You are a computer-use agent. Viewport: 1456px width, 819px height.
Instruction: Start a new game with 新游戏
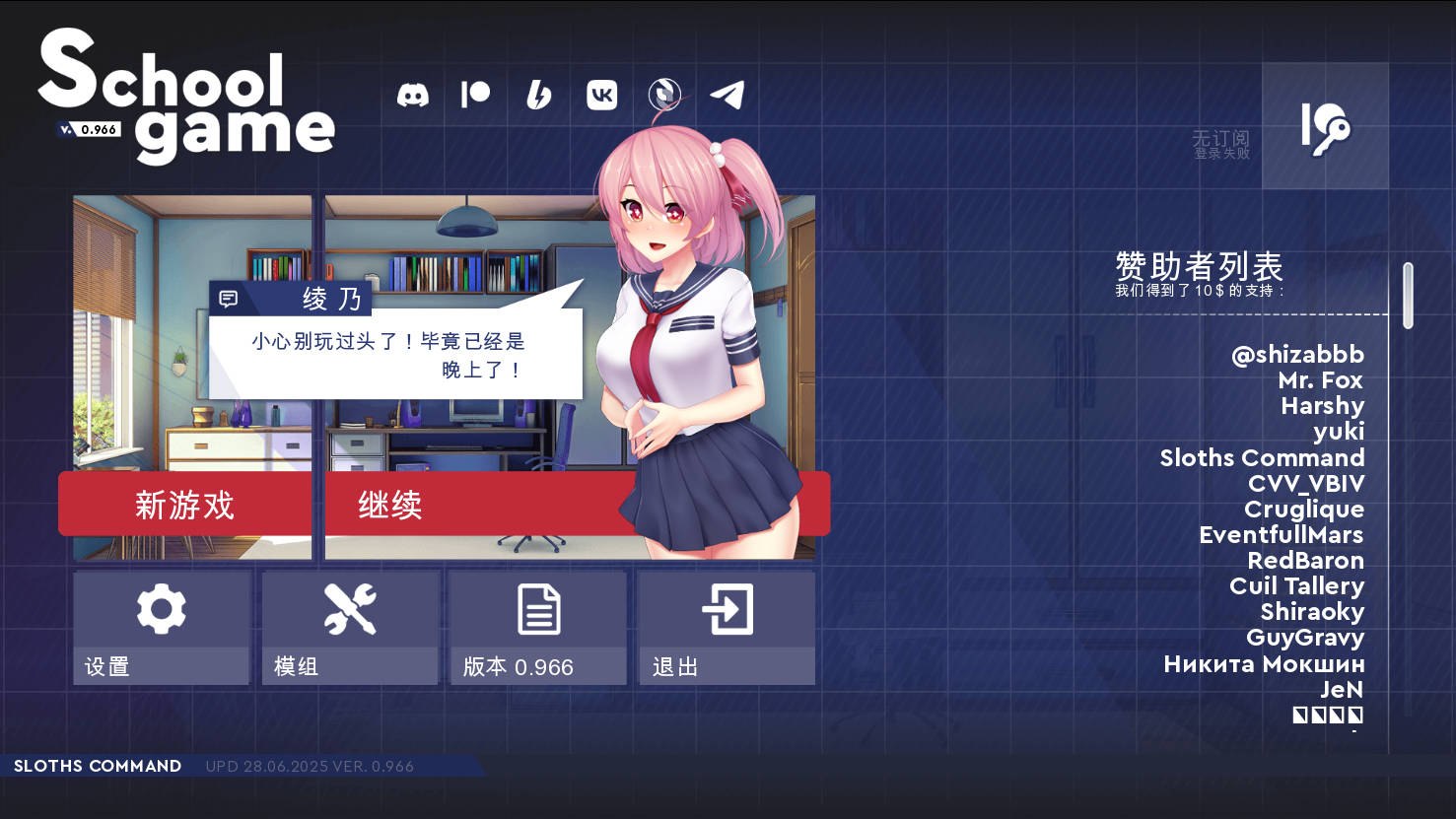coord(186,505)
